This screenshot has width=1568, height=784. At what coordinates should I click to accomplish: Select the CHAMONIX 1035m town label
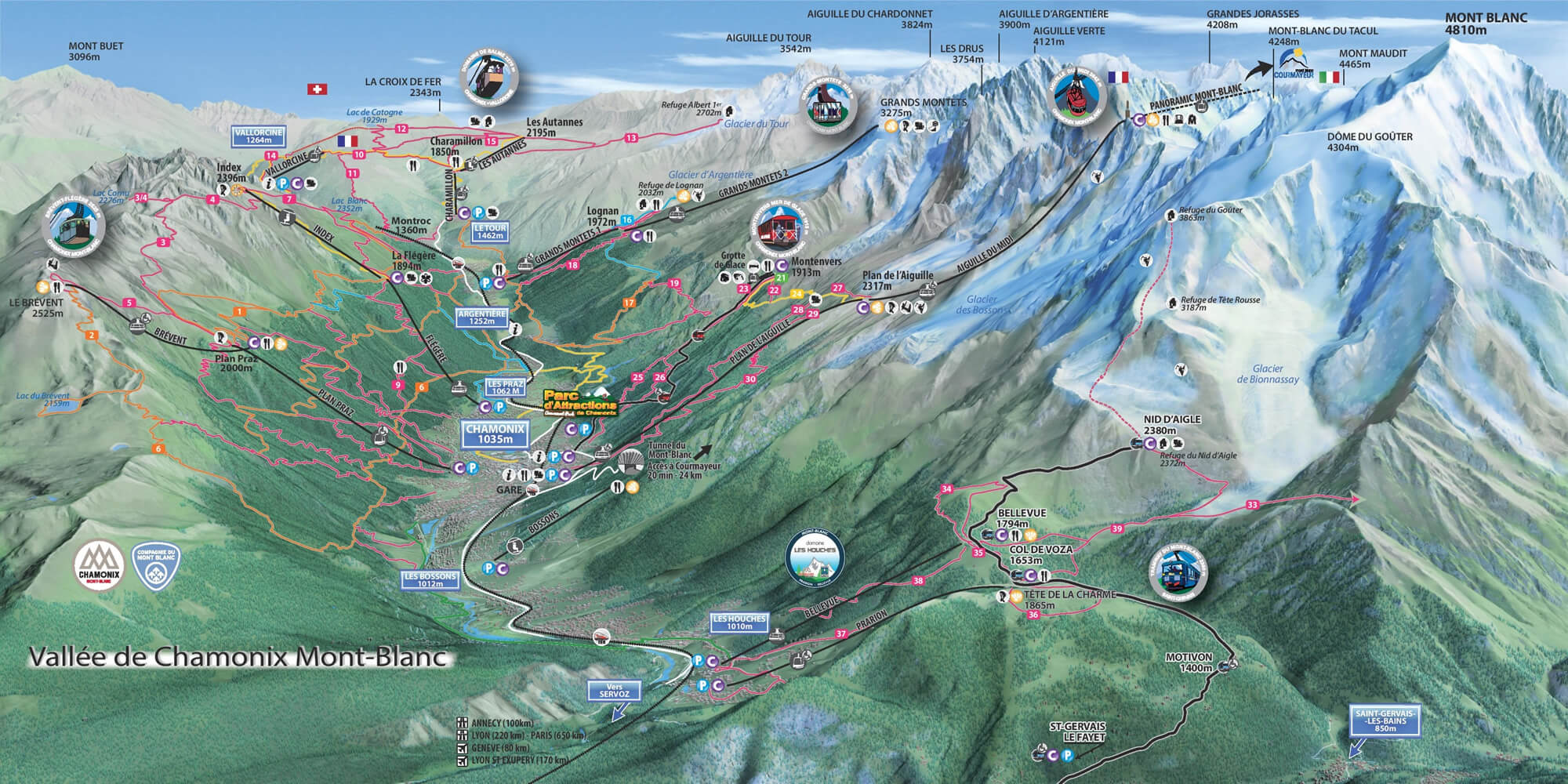494,434
